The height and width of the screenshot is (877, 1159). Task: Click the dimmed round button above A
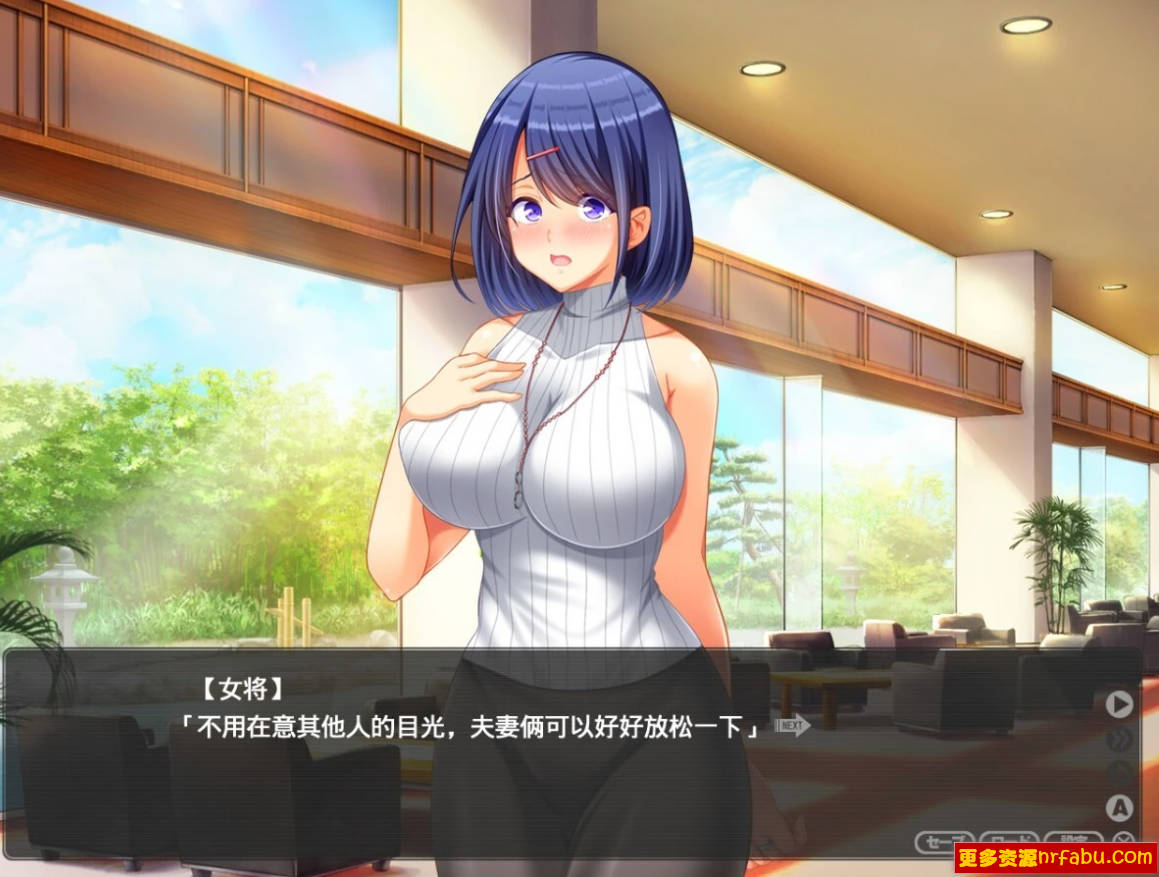[x=1120, y=773]
